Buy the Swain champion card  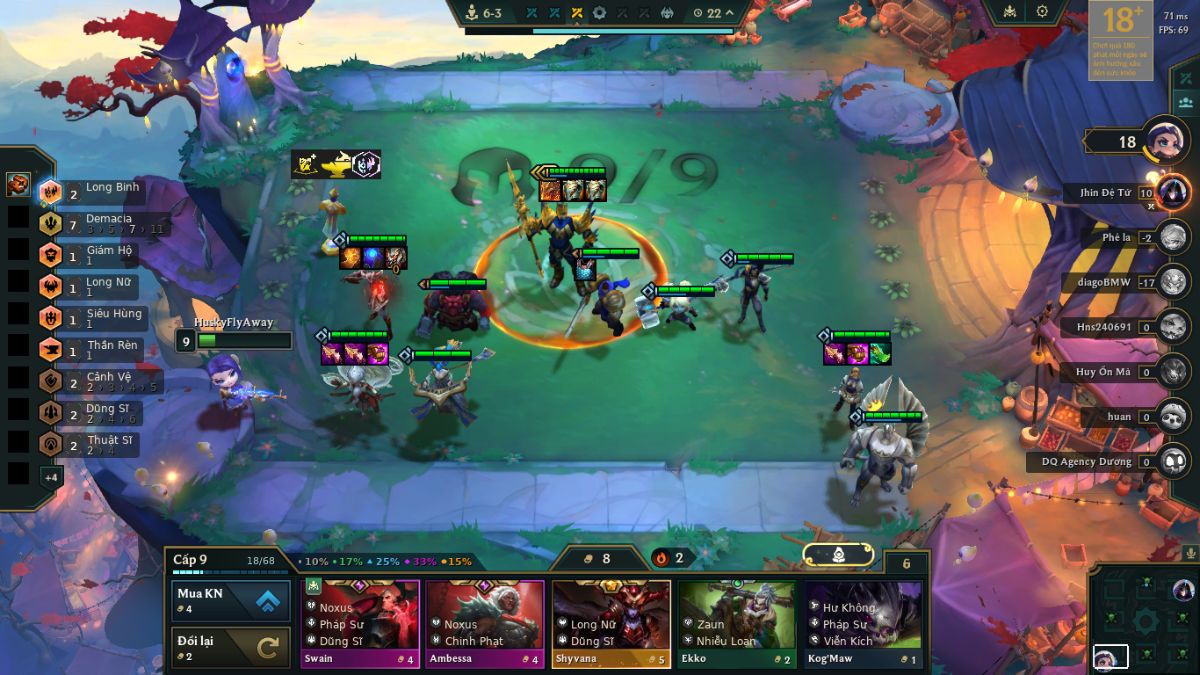pyautogui.click(x=360, y=624)
